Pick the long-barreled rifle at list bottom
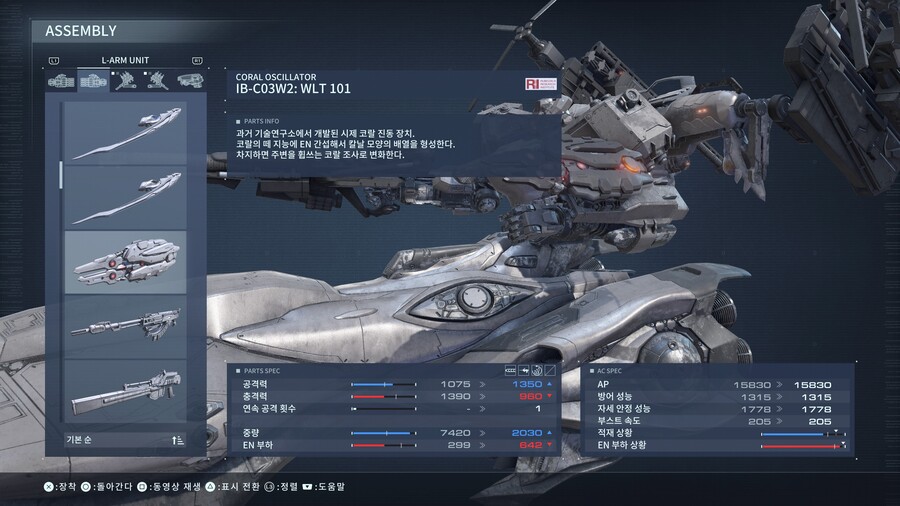 click(x=125, y=390)
